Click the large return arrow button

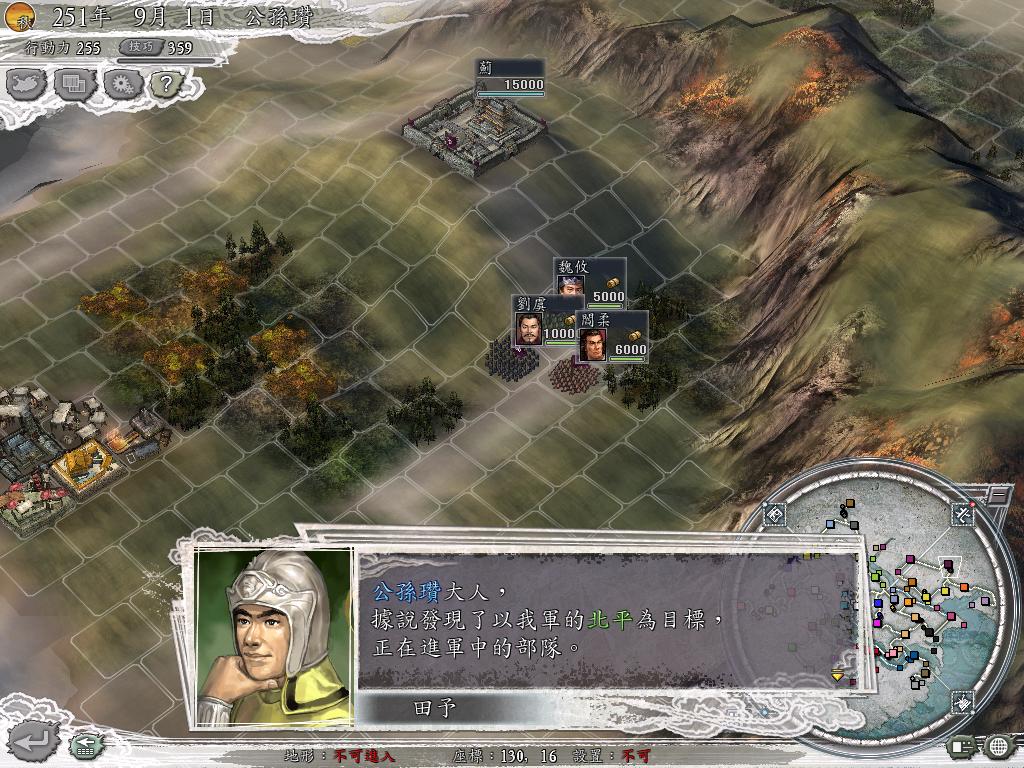[x=32, y=740]
